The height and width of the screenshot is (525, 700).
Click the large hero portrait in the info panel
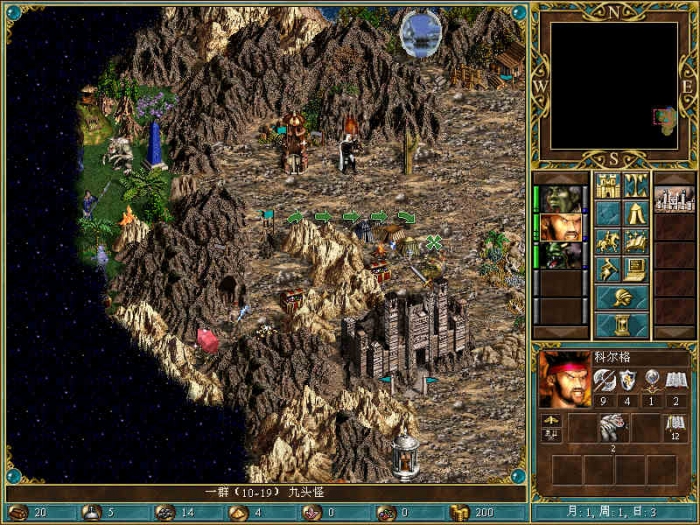[x=563, y=378]
